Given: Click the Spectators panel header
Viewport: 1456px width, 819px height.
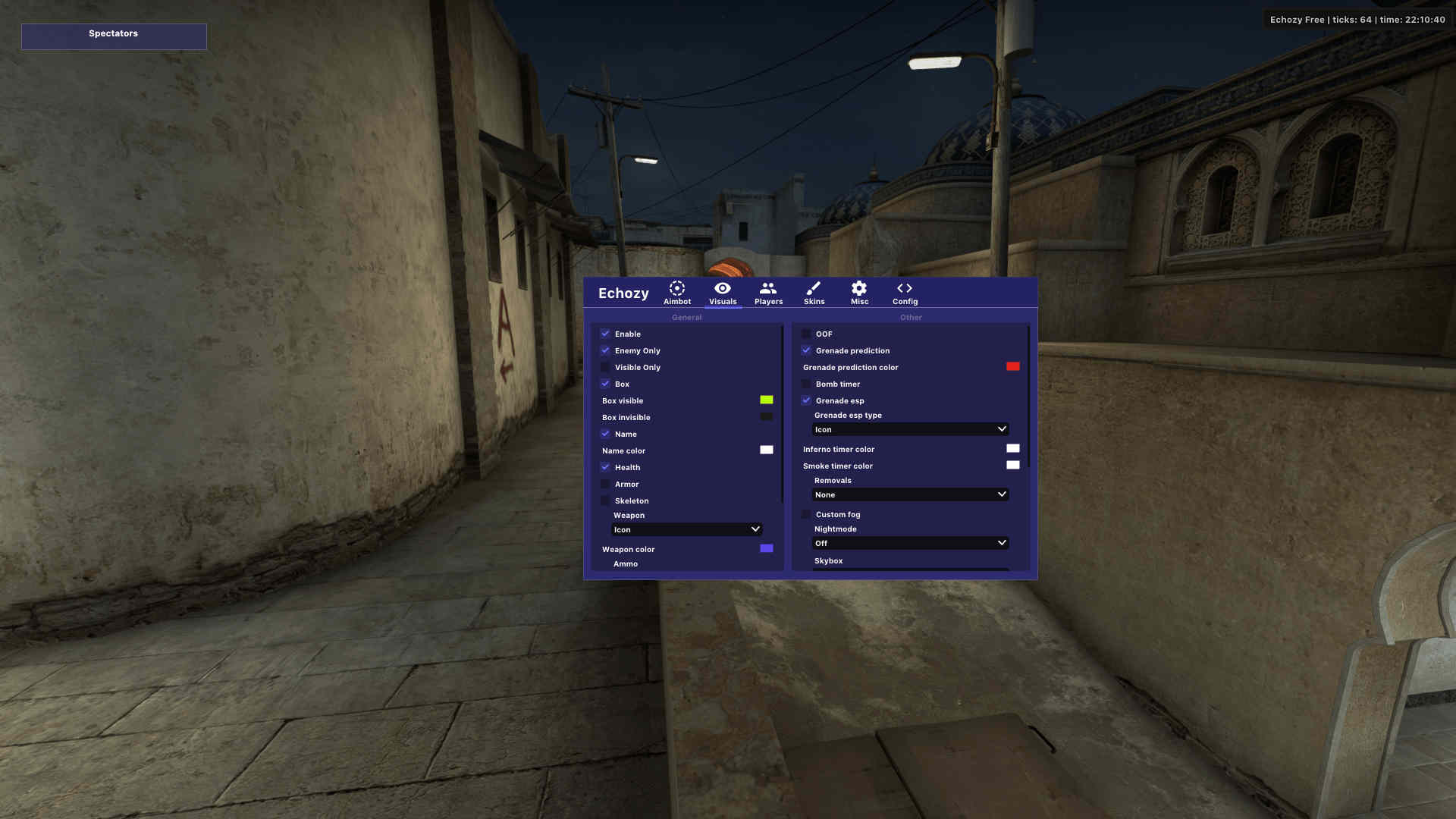Looking at the screenshot, I should [114, 33].
